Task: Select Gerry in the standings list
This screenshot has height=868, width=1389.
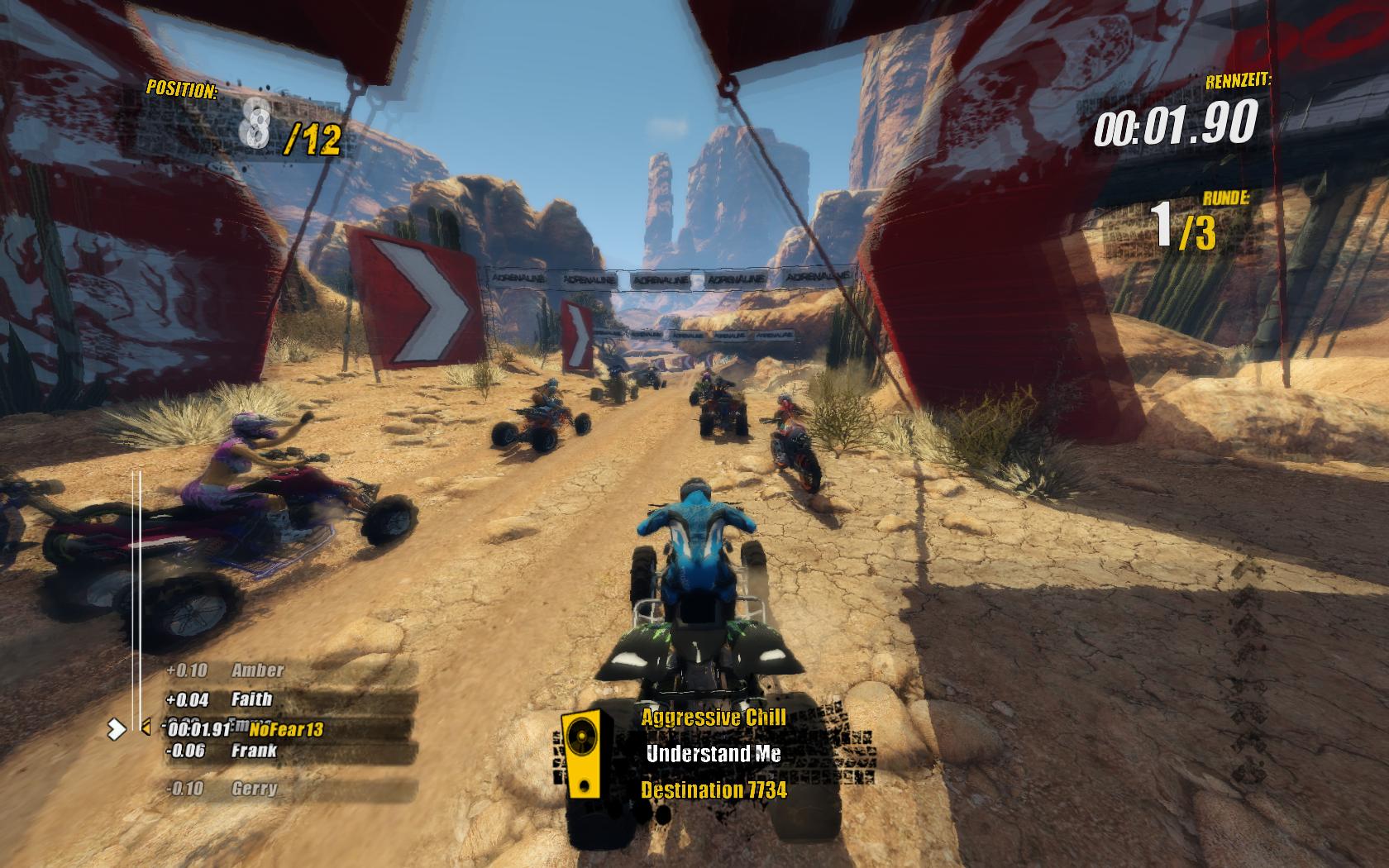Action: pyautogui.click(x=254, y=789)
